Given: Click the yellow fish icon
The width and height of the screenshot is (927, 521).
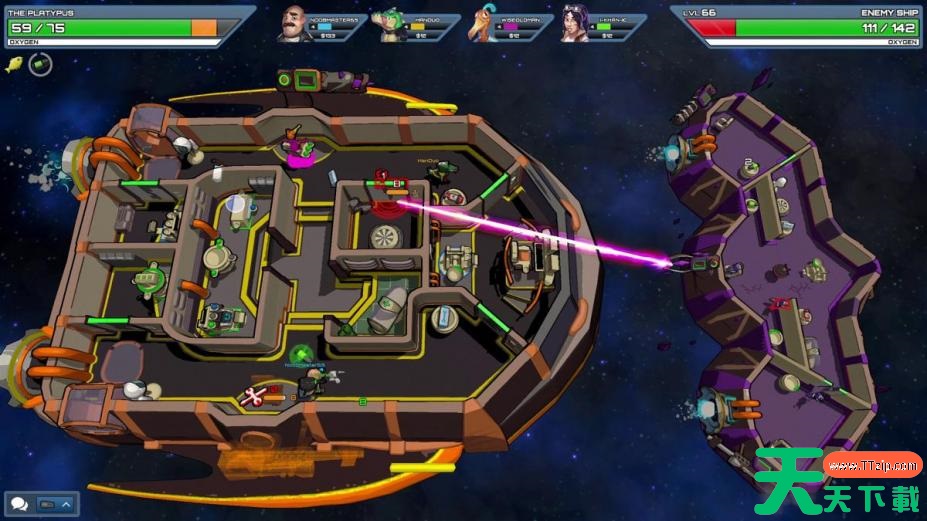Looking at the screenshot, I should [x=15, y=65].
